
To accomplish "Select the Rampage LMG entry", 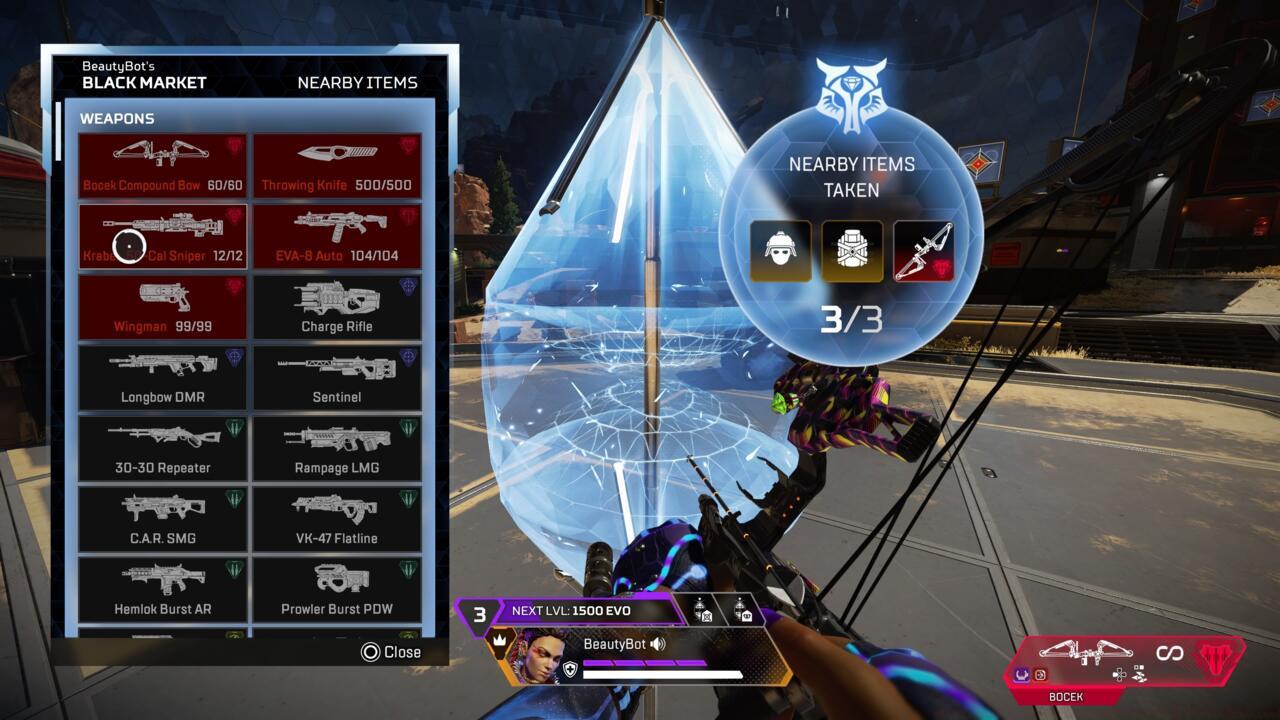I will coord(338,448).
